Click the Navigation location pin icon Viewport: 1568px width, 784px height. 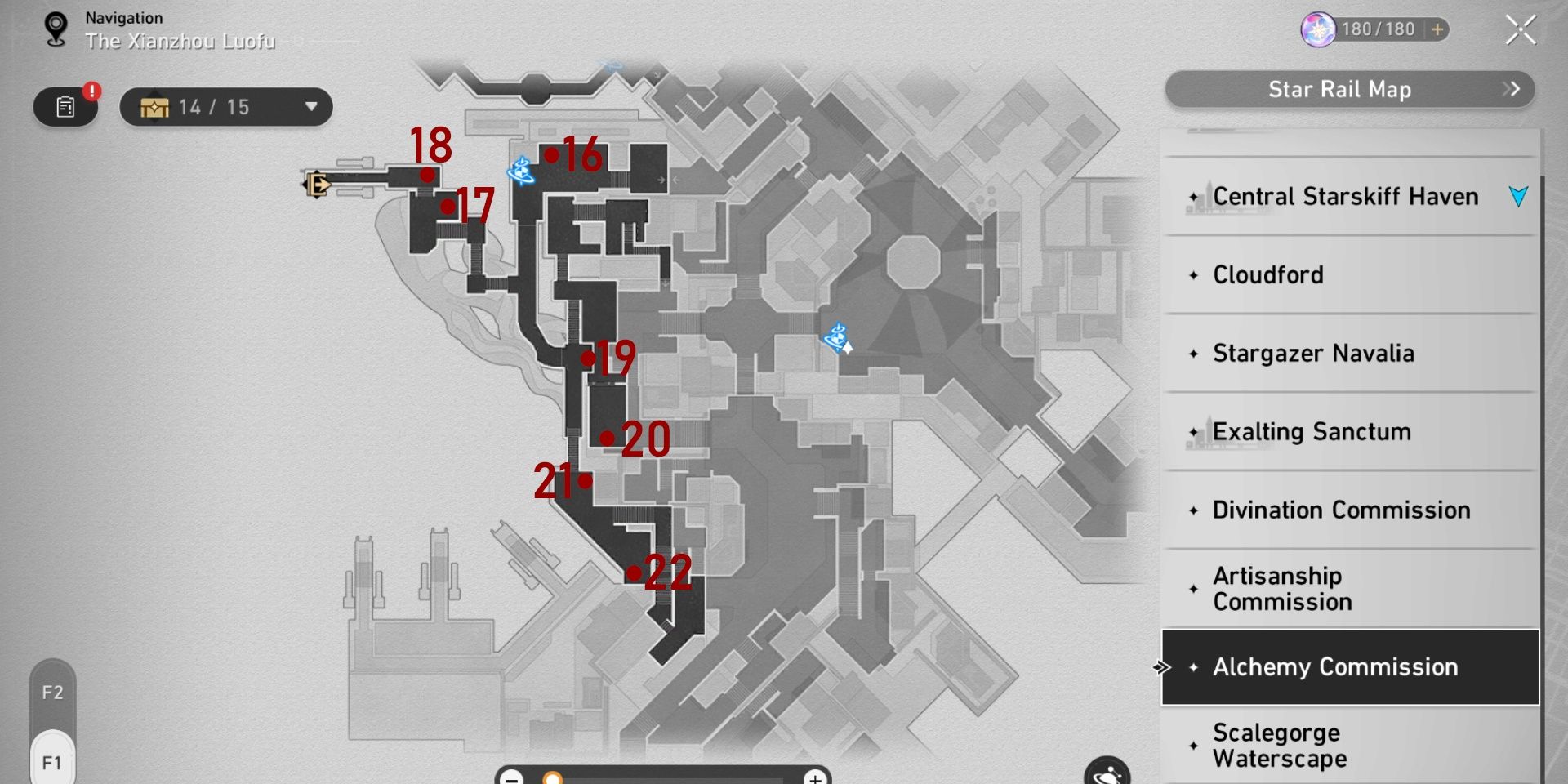coord(55,27)
